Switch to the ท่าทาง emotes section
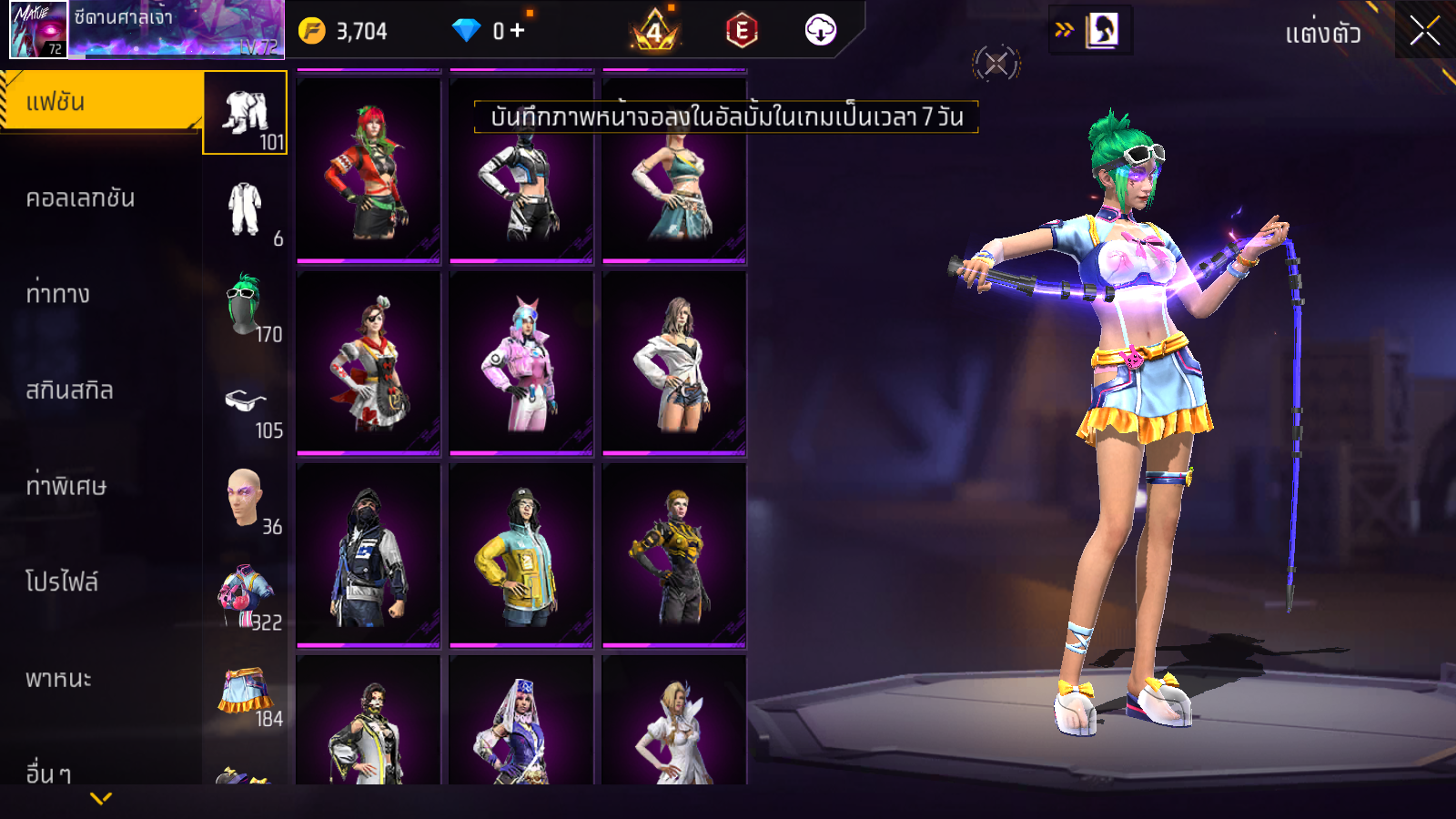Image resolution: width=1456 pixels, height=819 pixels. [x=58, y=294]
